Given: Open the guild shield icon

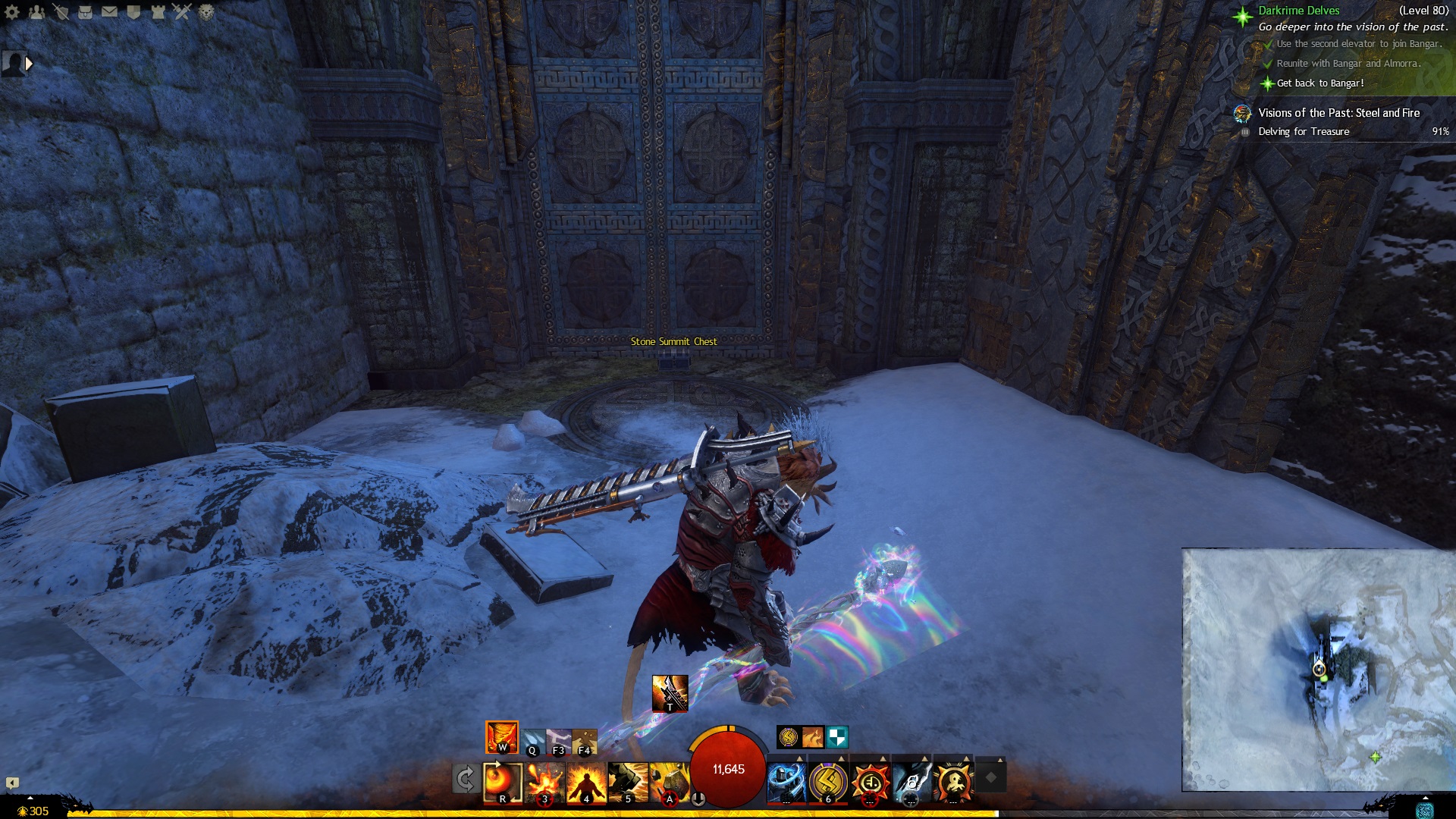Looking at the screenshot, I should coord(133,12).
